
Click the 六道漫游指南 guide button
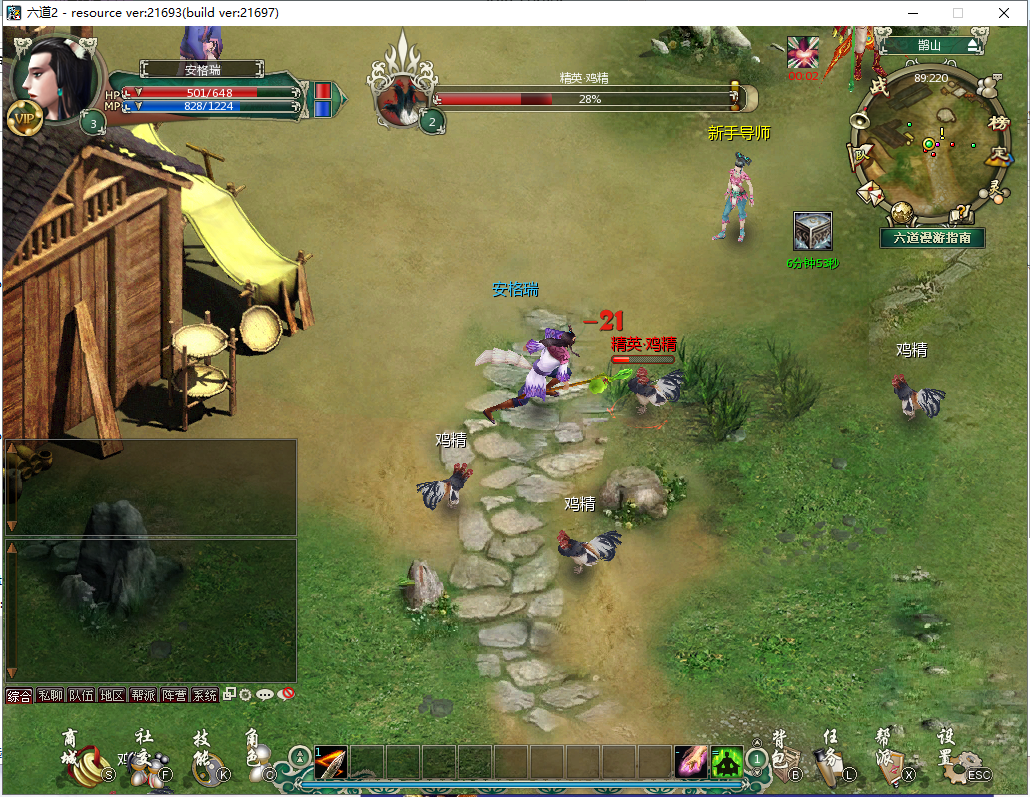[932, 238]
